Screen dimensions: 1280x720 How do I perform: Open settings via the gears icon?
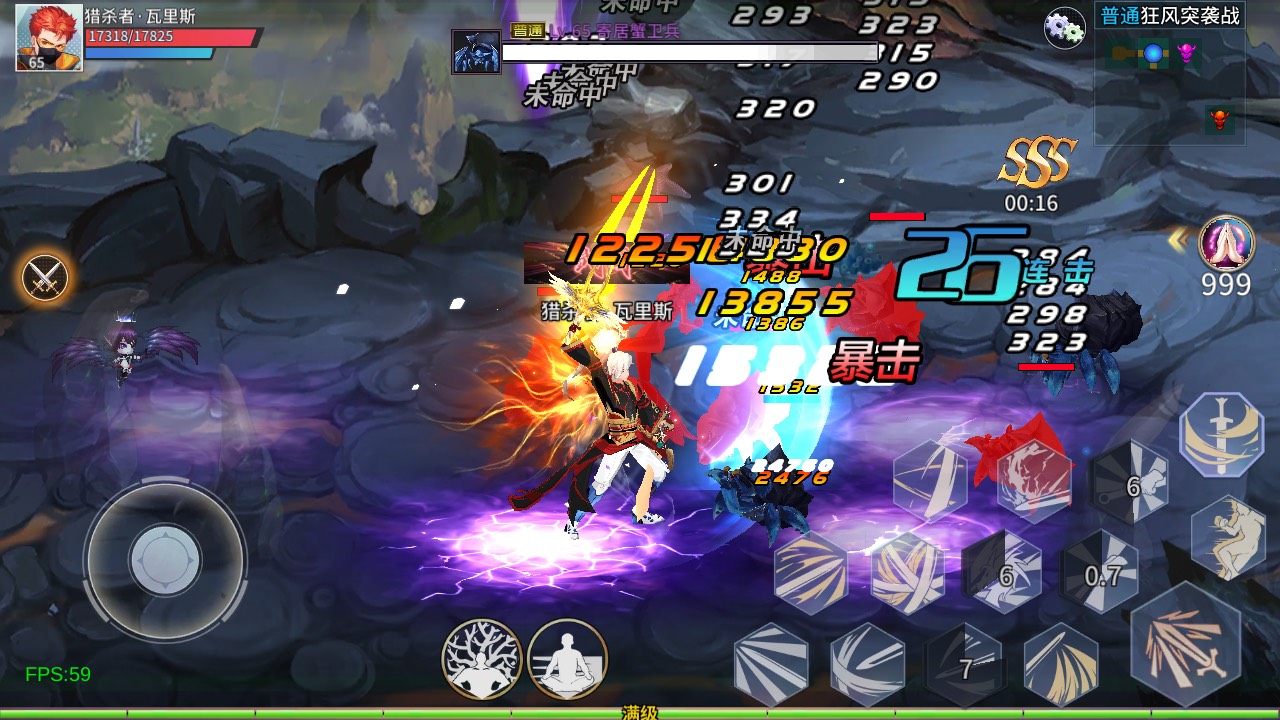click(1064, 28)
